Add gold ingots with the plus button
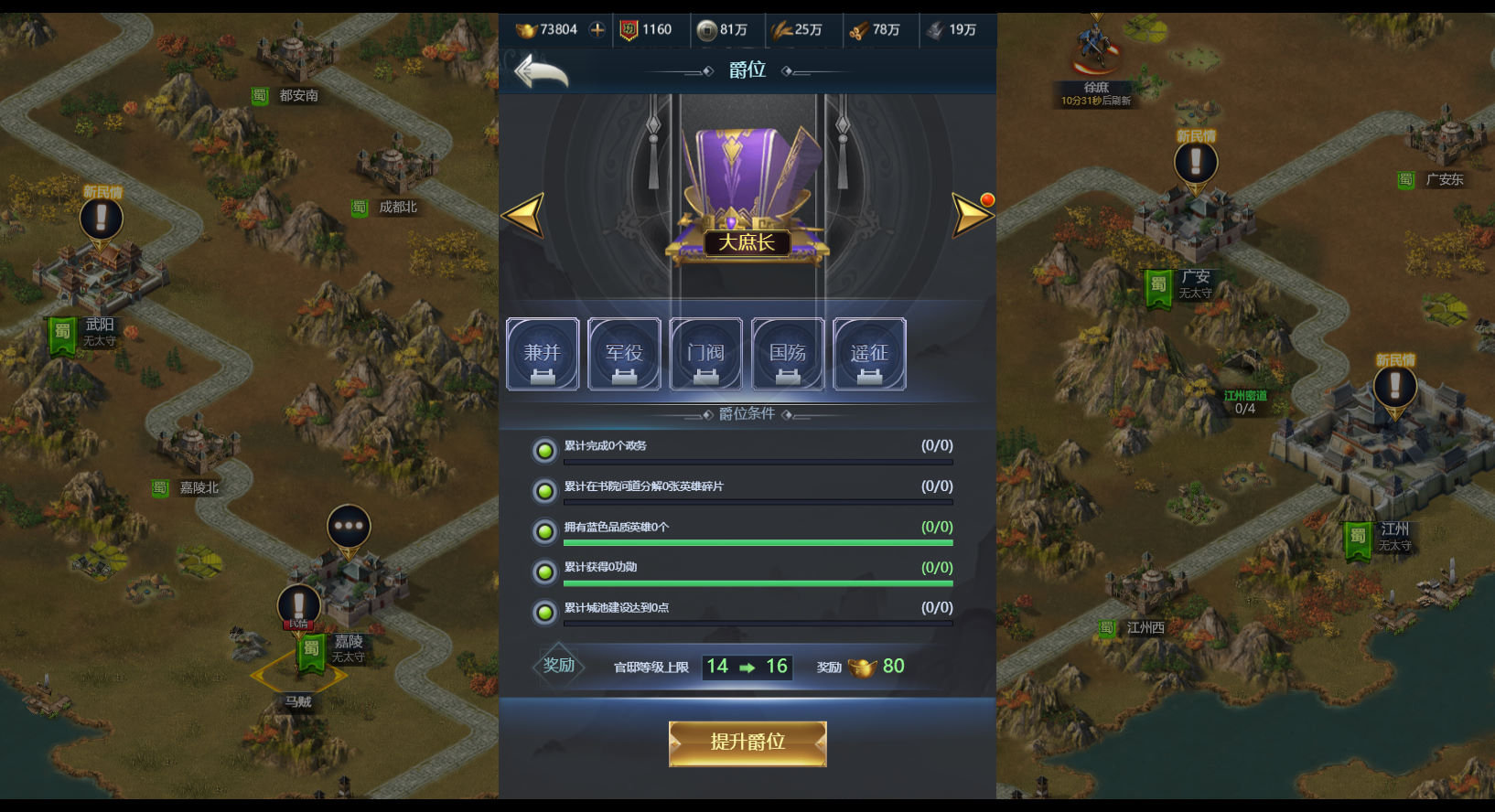The image size is (1495, 812). point(597,29)
